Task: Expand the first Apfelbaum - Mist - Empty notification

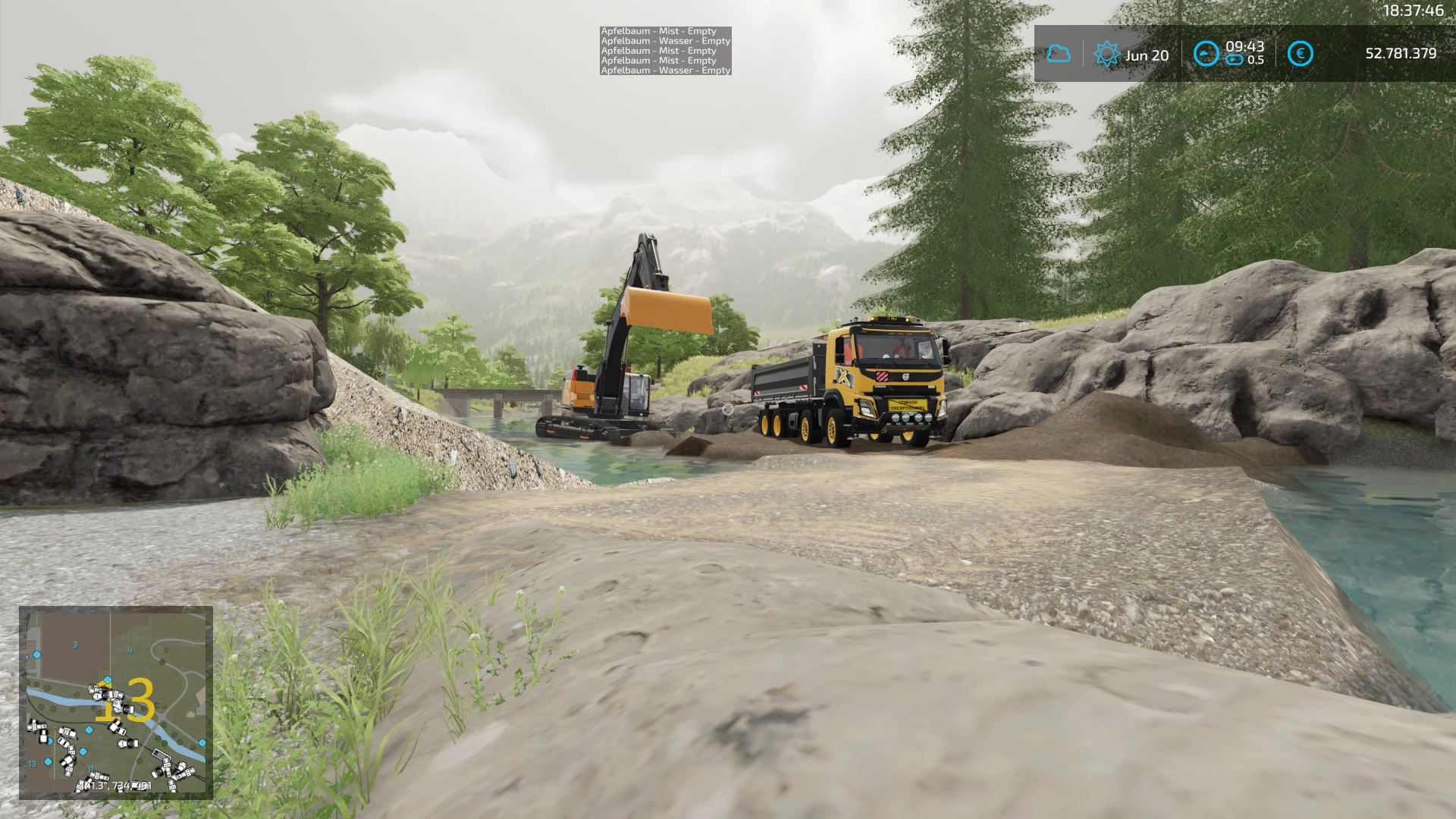Action: (658, 32)
